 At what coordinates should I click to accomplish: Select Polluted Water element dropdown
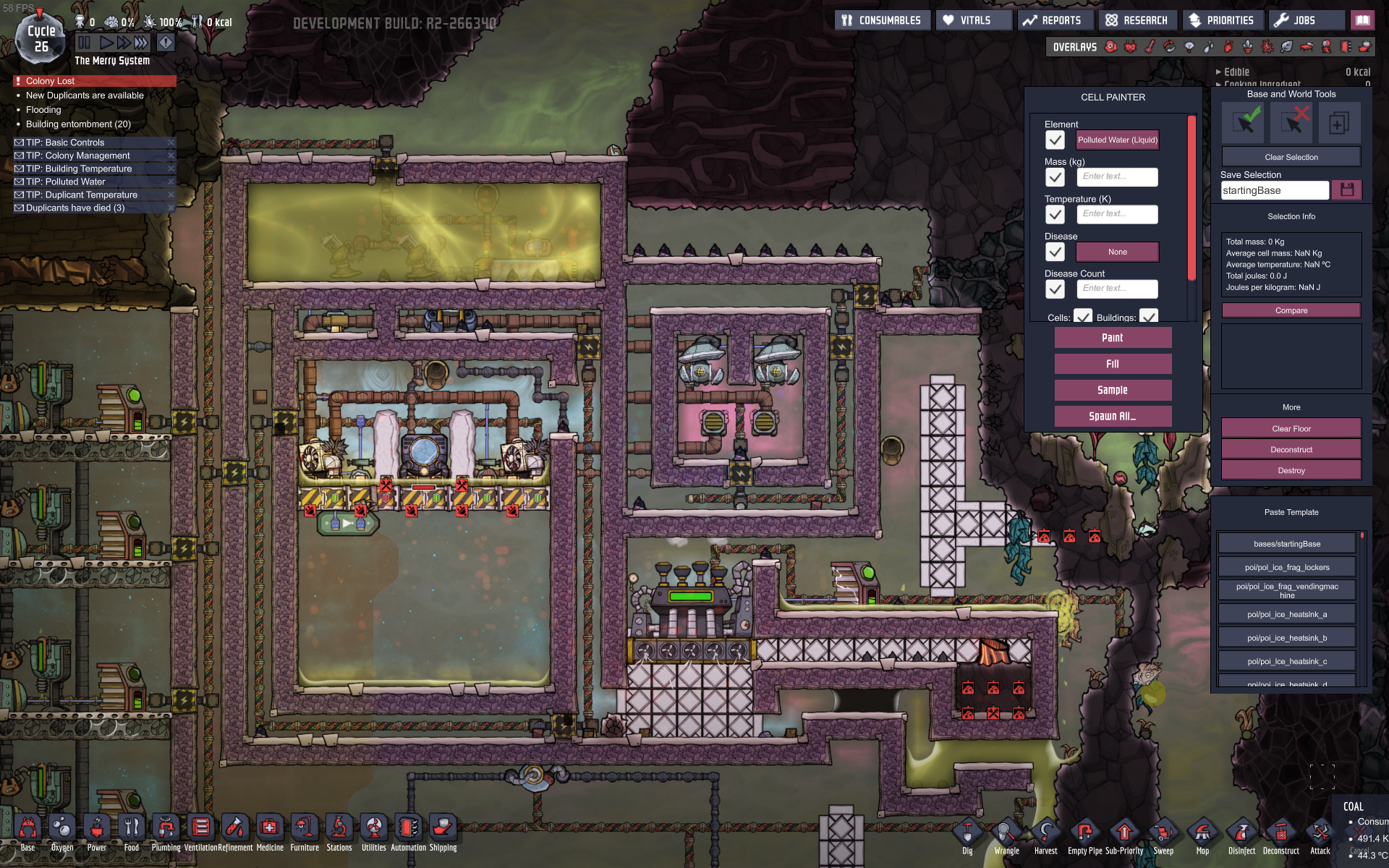point(1117,140)
